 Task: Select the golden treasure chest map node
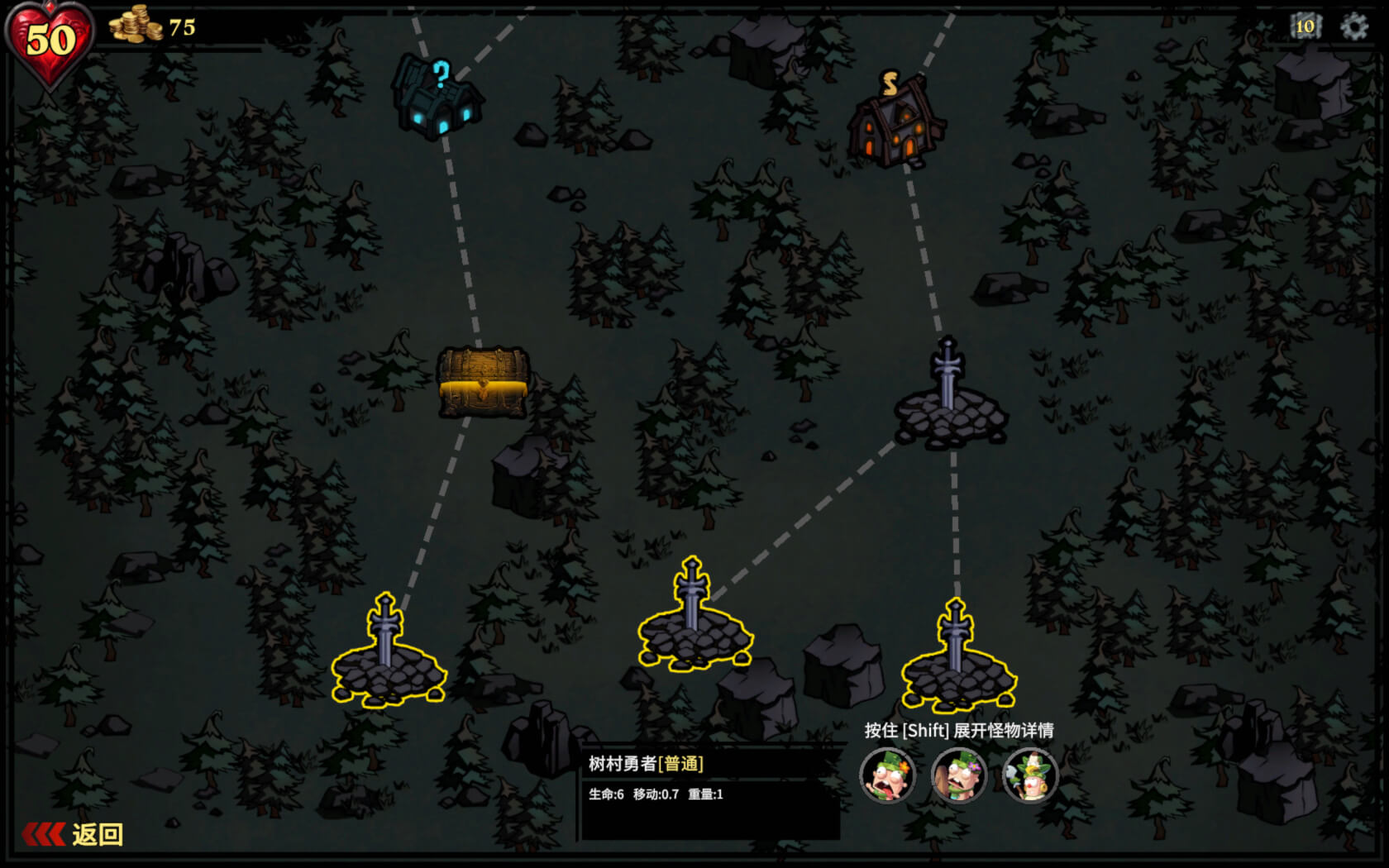(x=484, y=382)
